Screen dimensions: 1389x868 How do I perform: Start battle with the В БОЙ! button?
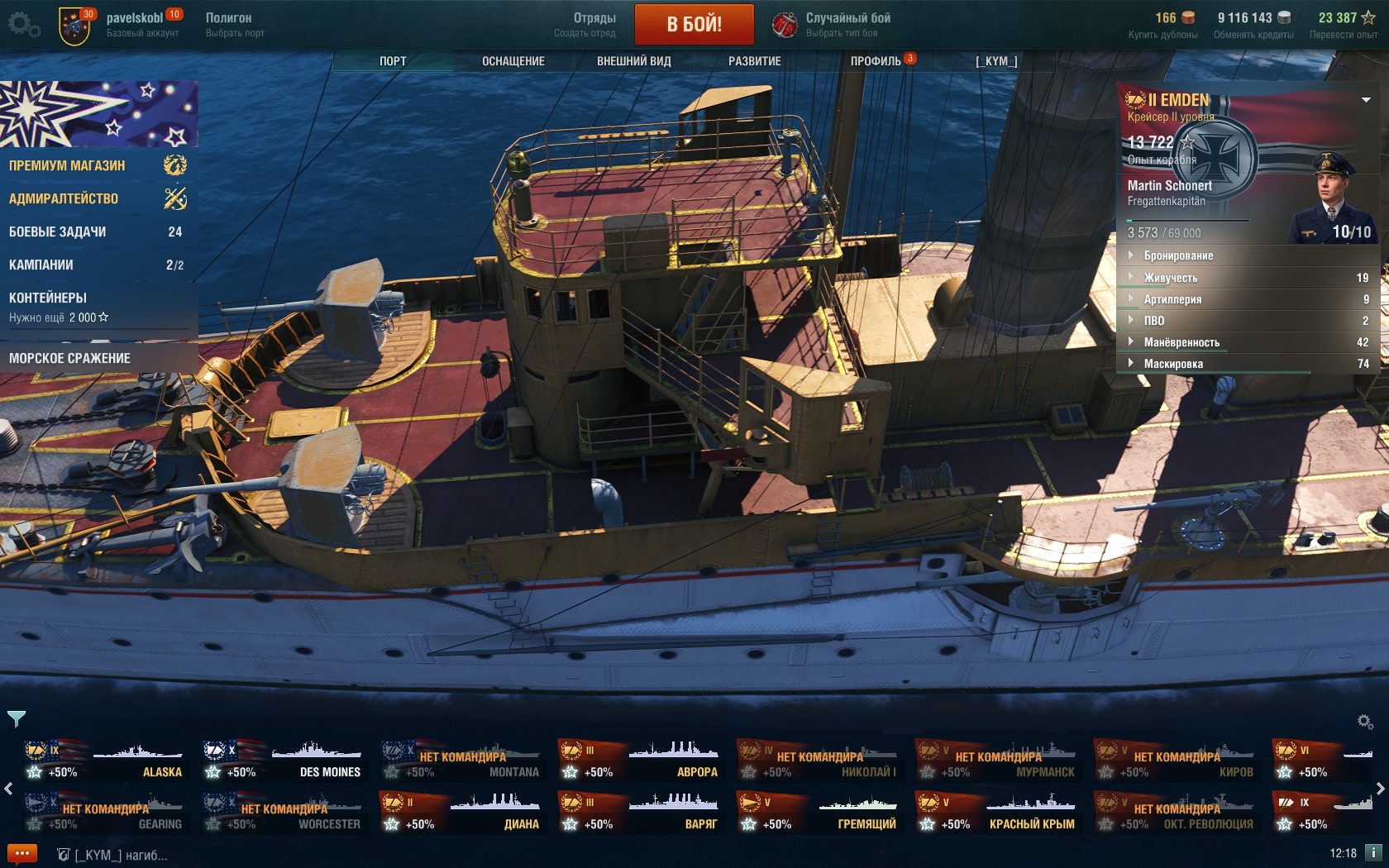tap(694, 24)
